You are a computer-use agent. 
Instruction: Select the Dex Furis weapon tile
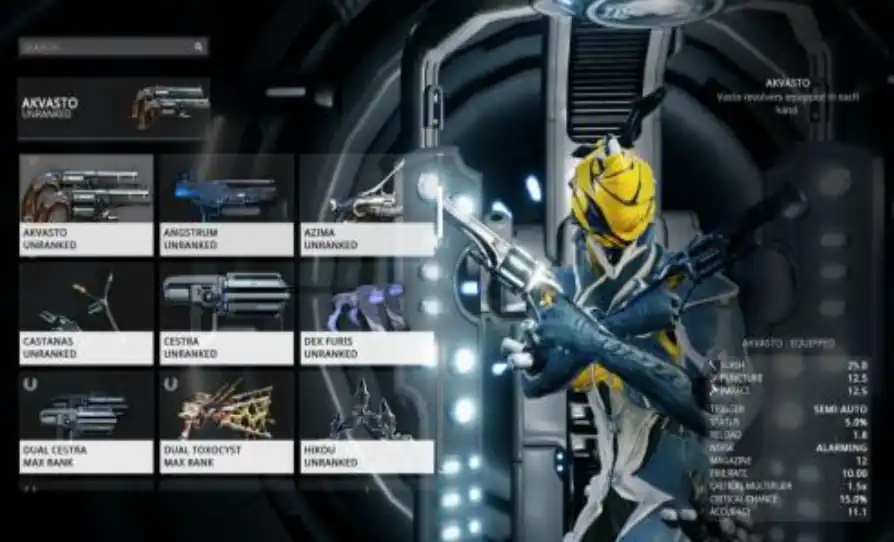366,312
